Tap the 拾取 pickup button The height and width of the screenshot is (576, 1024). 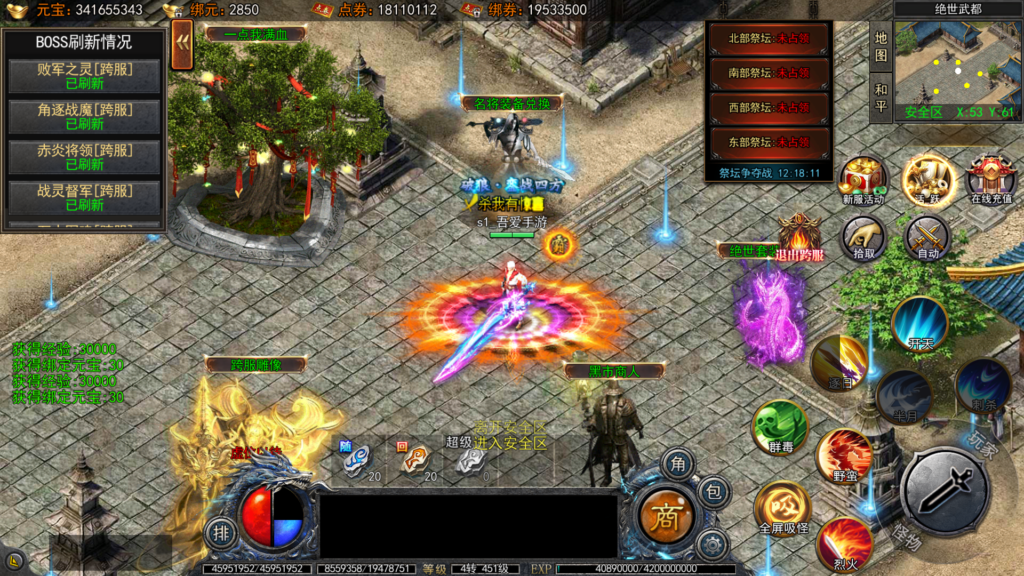click(863, 238)
